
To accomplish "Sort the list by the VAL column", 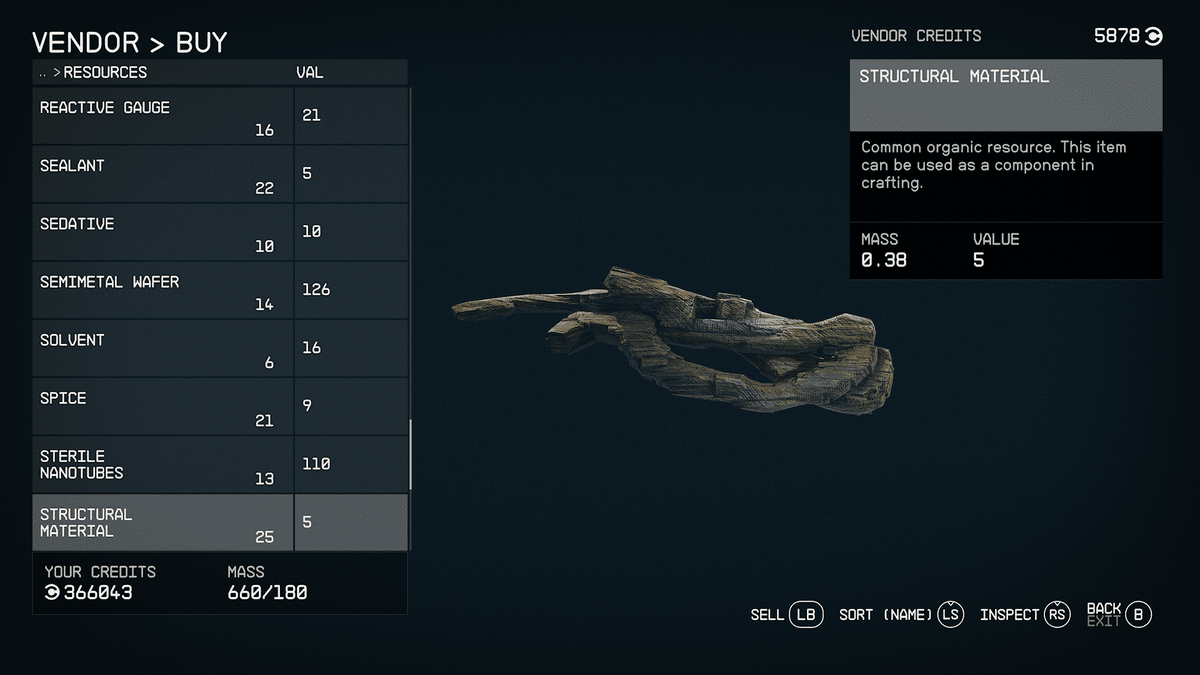I will point(310,73).
